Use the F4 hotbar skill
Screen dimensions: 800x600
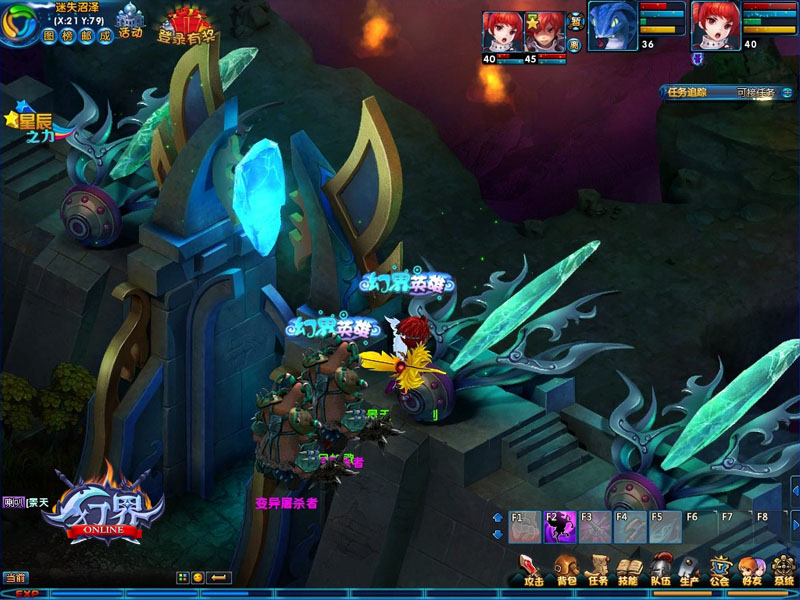pos(629,527)
